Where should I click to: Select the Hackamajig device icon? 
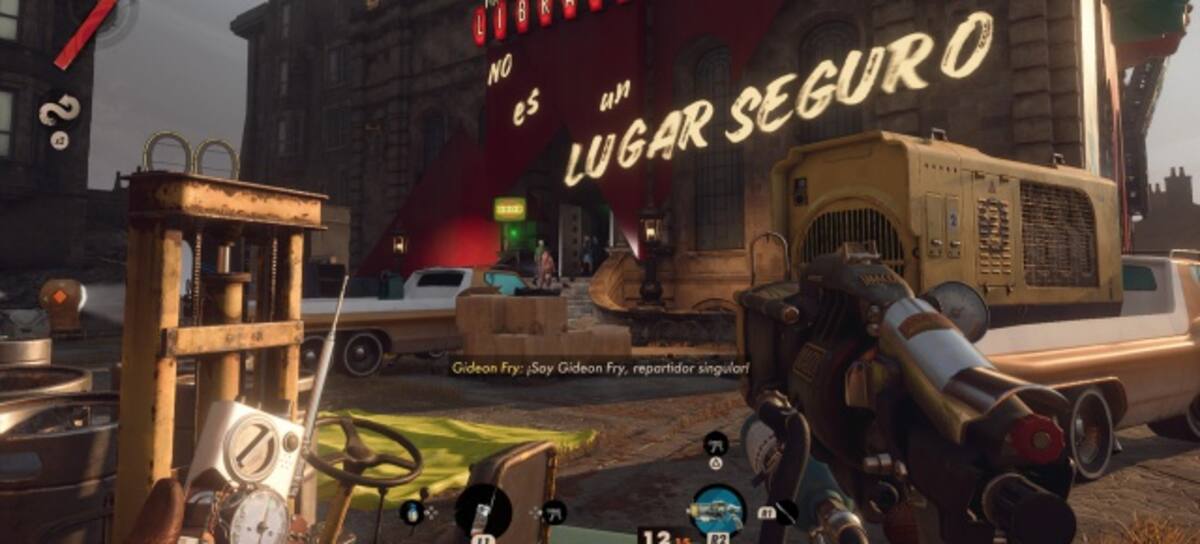click(x=482, y=510)
